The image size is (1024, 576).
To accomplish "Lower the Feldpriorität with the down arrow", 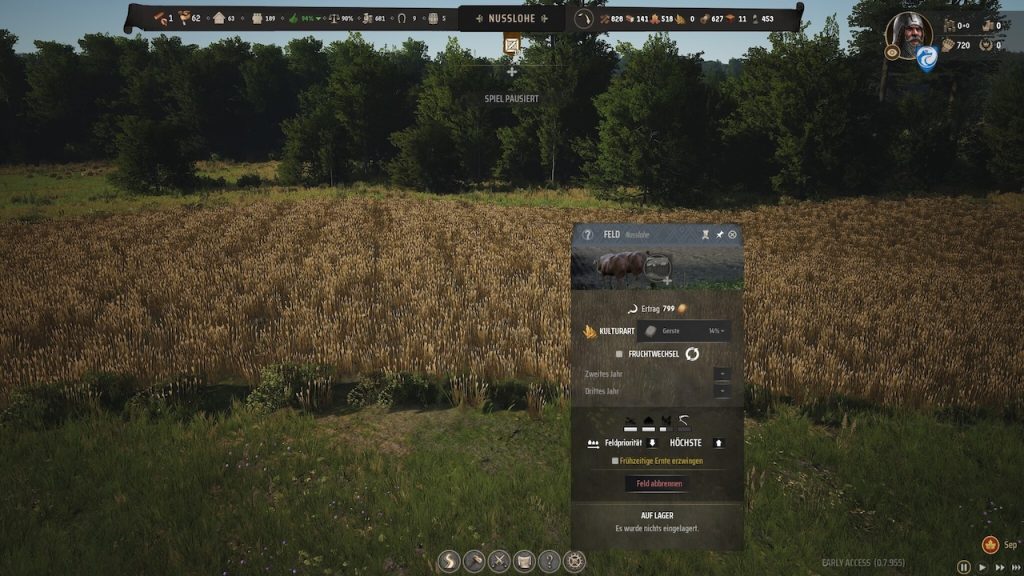I will tap(652, 443).
